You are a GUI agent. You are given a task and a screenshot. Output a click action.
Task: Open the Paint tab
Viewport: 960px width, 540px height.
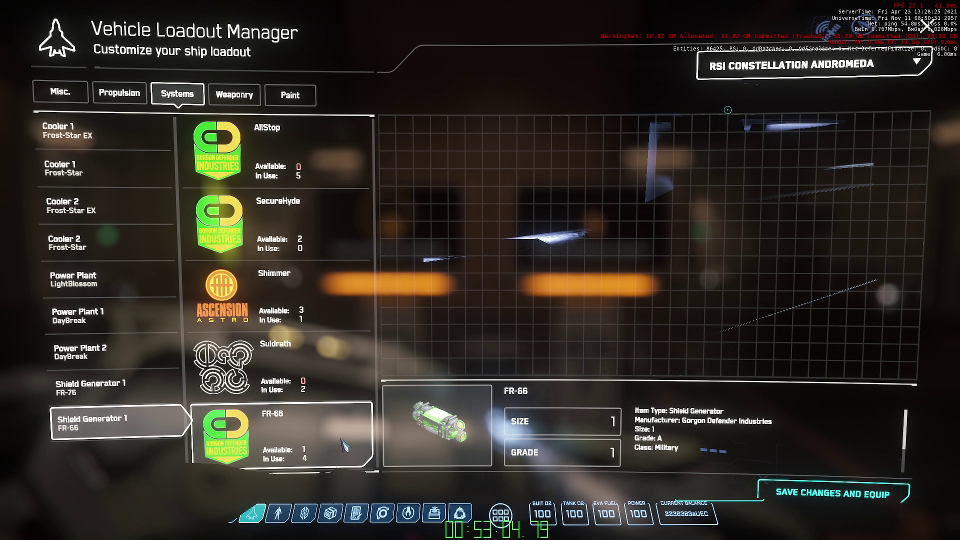coord(290,95)
